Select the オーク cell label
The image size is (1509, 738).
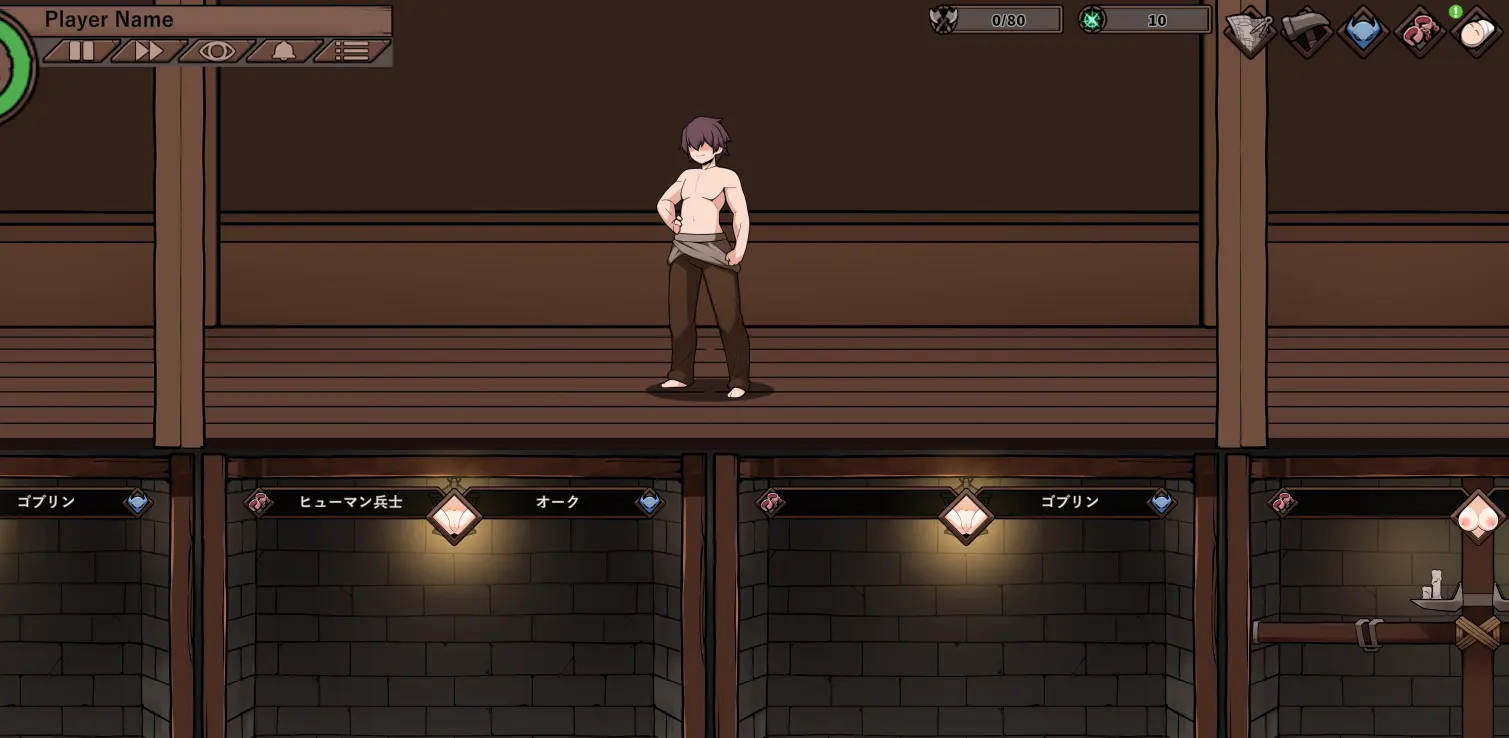[555, 502]
